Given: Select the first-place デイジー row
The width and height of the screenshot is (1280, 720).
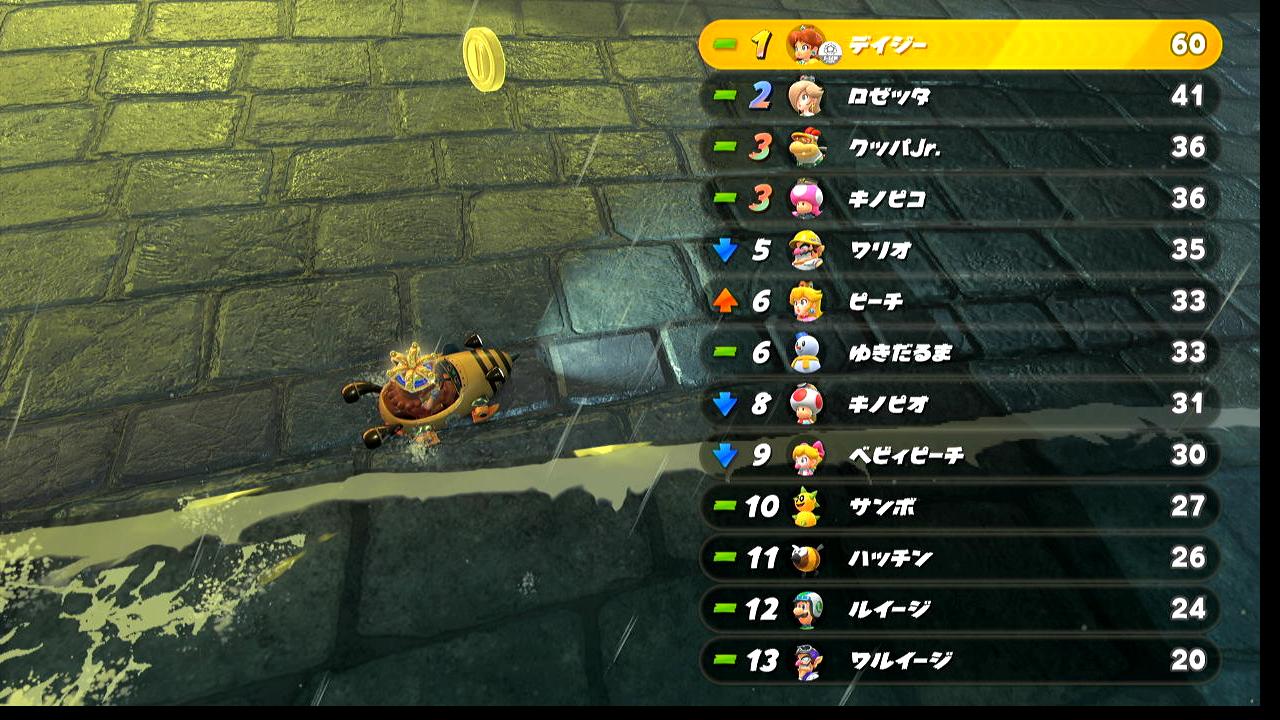Looking at the screenshot, I should coord(960,45).
